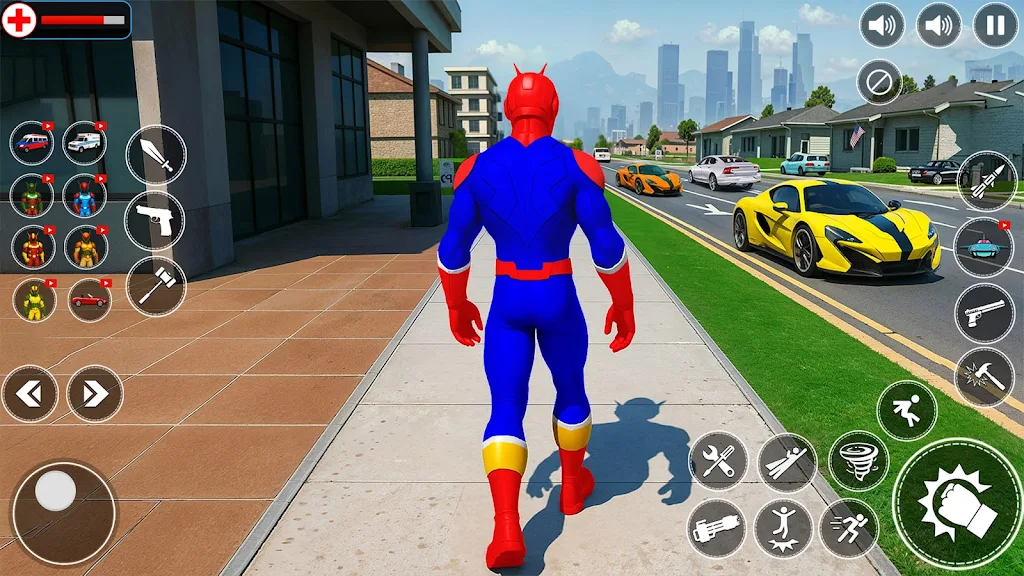
Task: Select the minigun weapon
Action: click(x=717, y=528)
